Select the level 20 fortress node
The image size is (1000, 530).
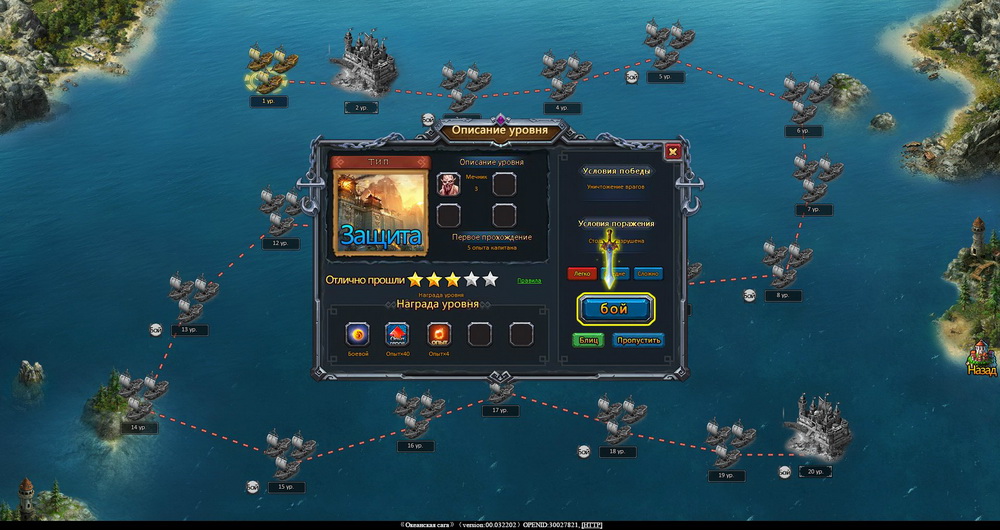(818, 430)
